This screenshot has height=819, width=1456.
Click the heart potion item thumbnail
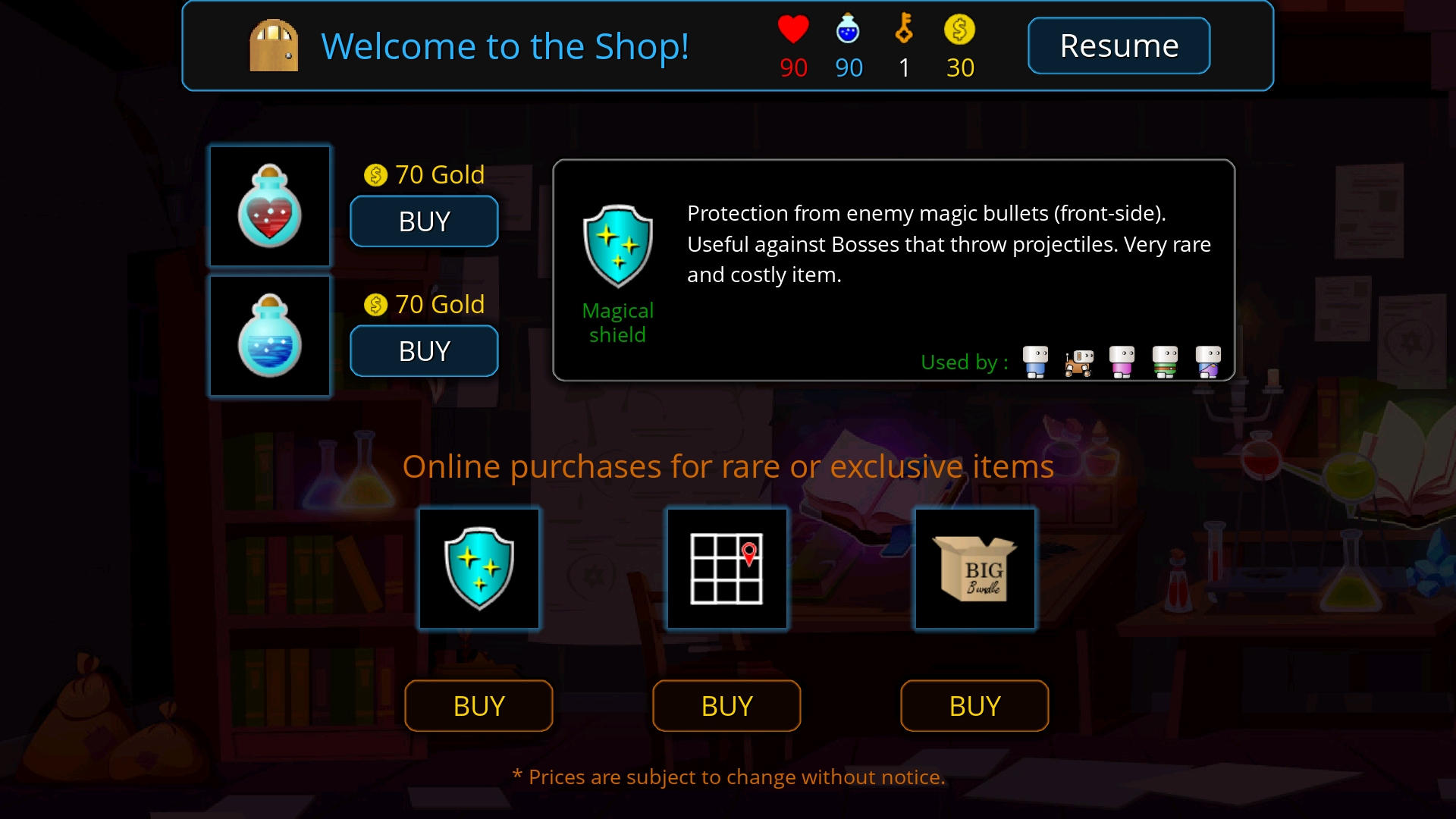coord(270,206)
